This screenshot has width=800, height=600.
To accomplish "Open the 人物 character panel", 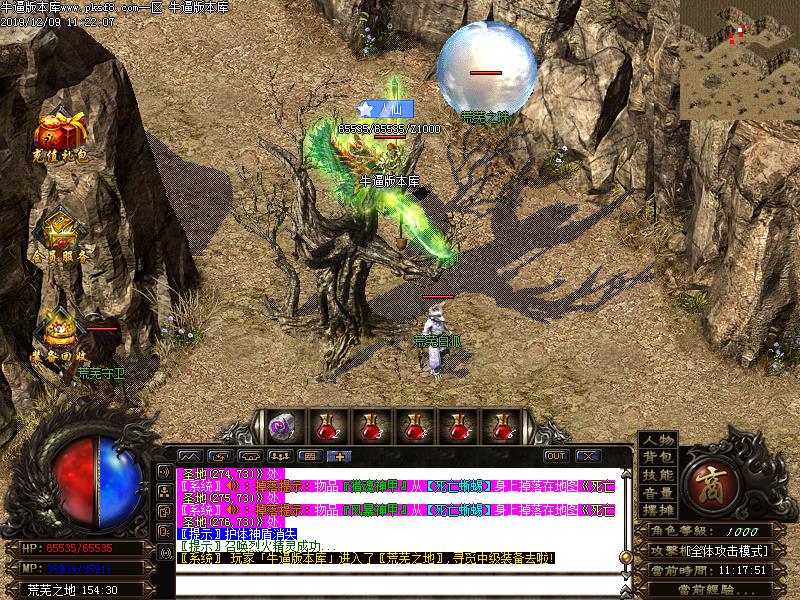I will [x=658, y=441].
